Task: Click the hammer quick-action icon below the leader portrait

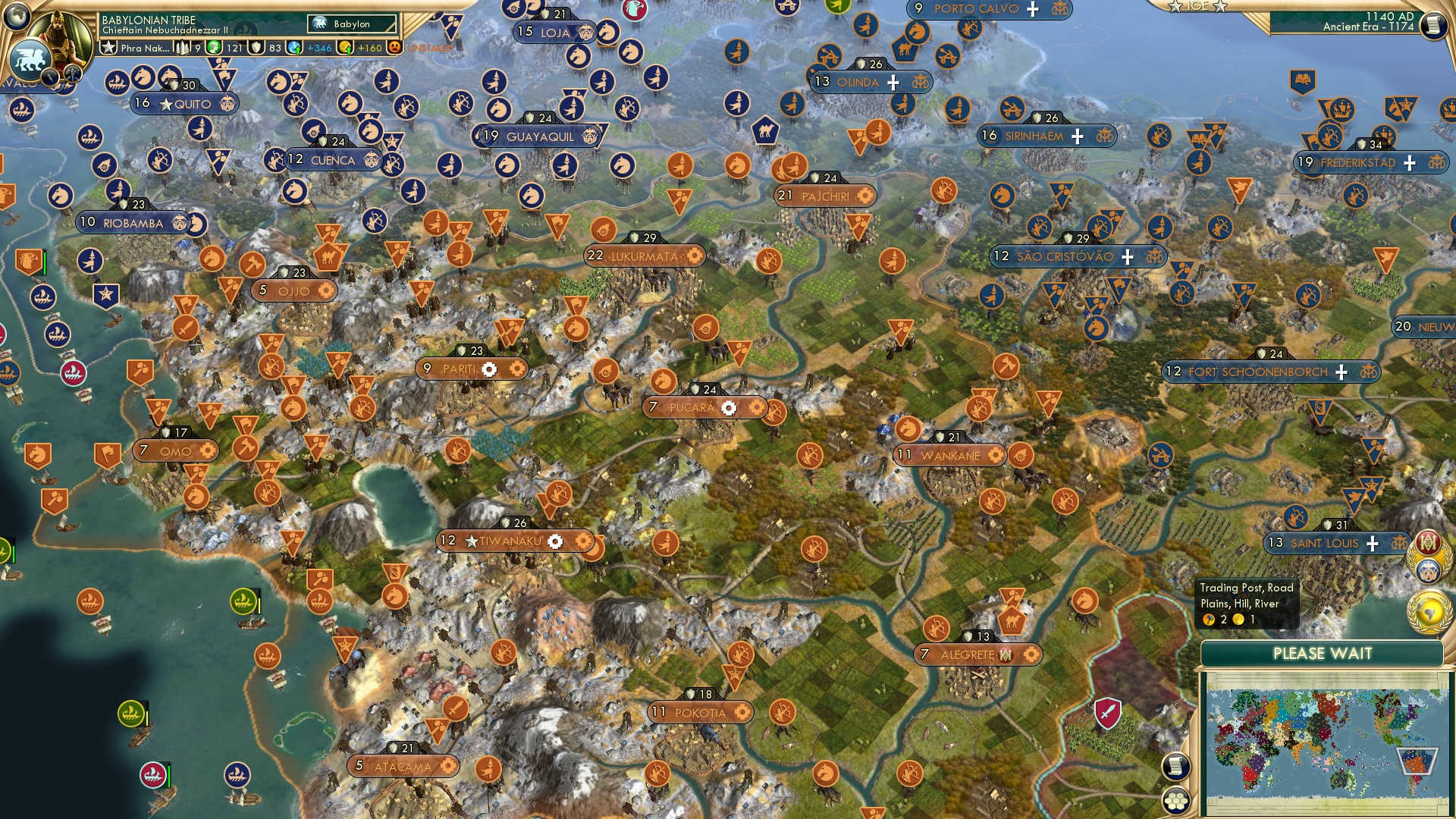Action: pos(71,74)
